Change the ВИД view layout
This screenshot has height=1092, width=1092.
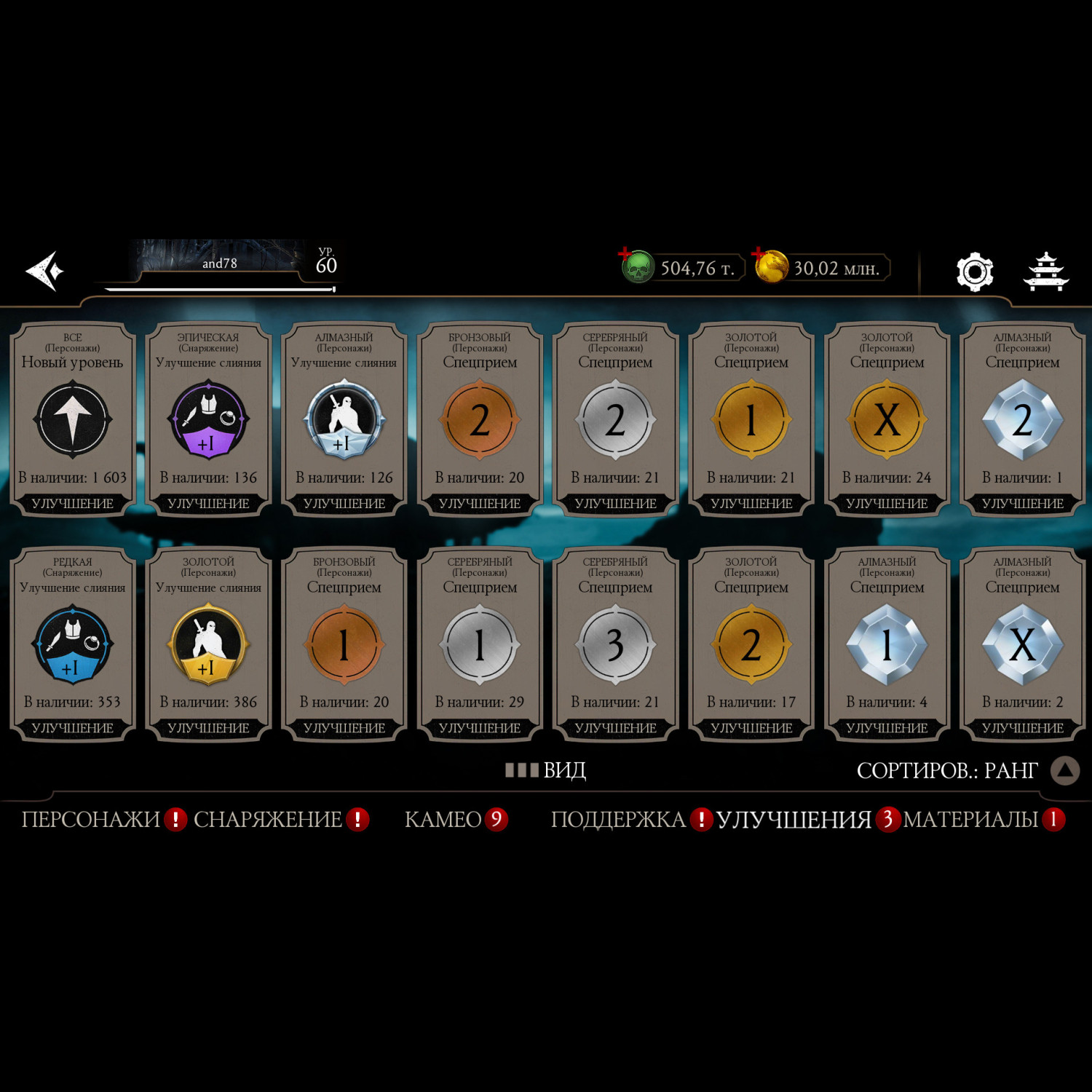tap(546, 770)
